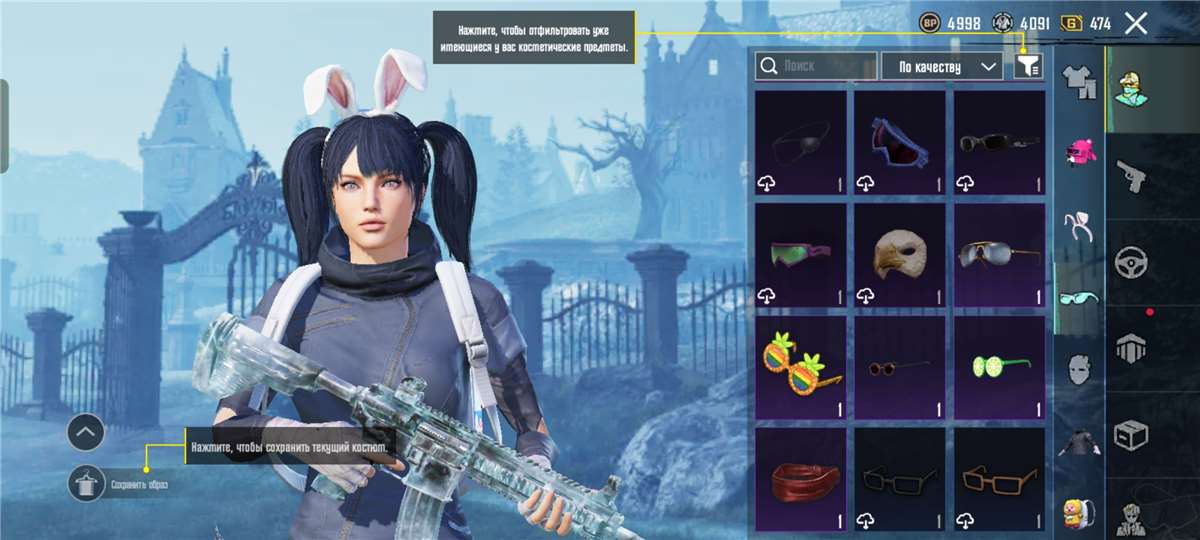Open the pistol weapons section
Viewport: 1200px width, 540px height.
1131,173
